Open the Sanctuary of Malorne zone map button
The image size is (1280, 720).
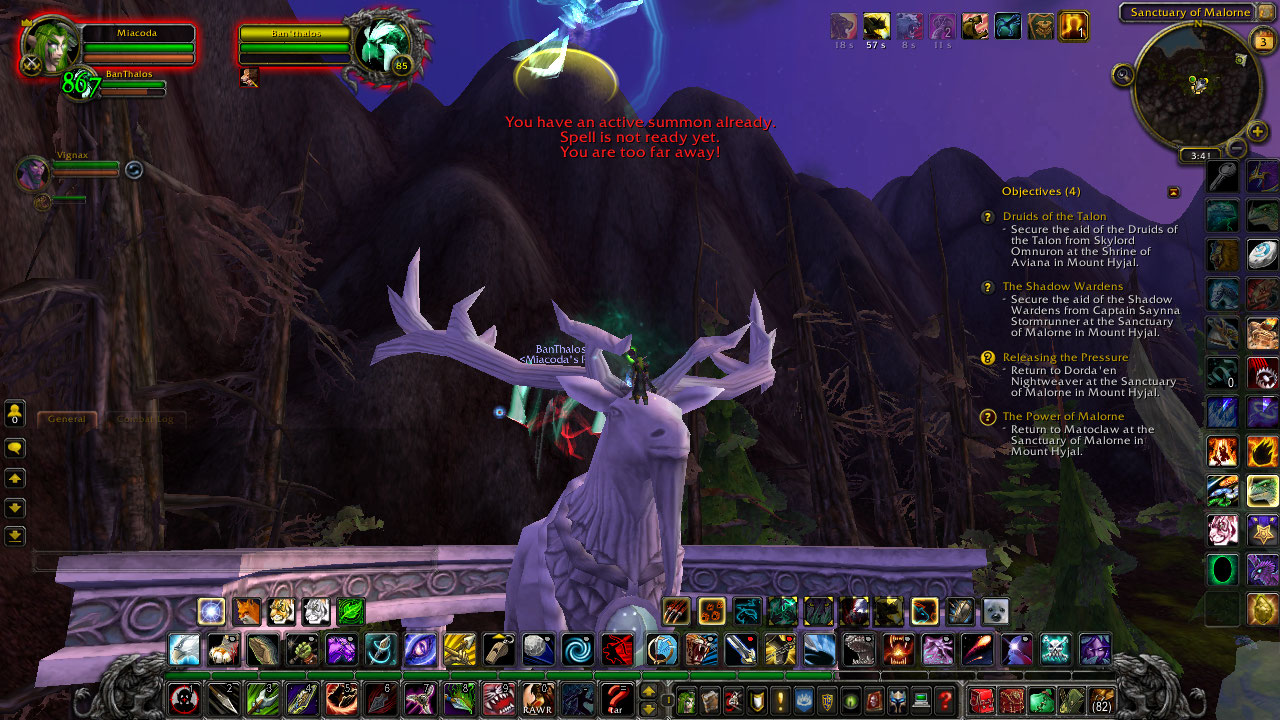tap(1190, 12)
